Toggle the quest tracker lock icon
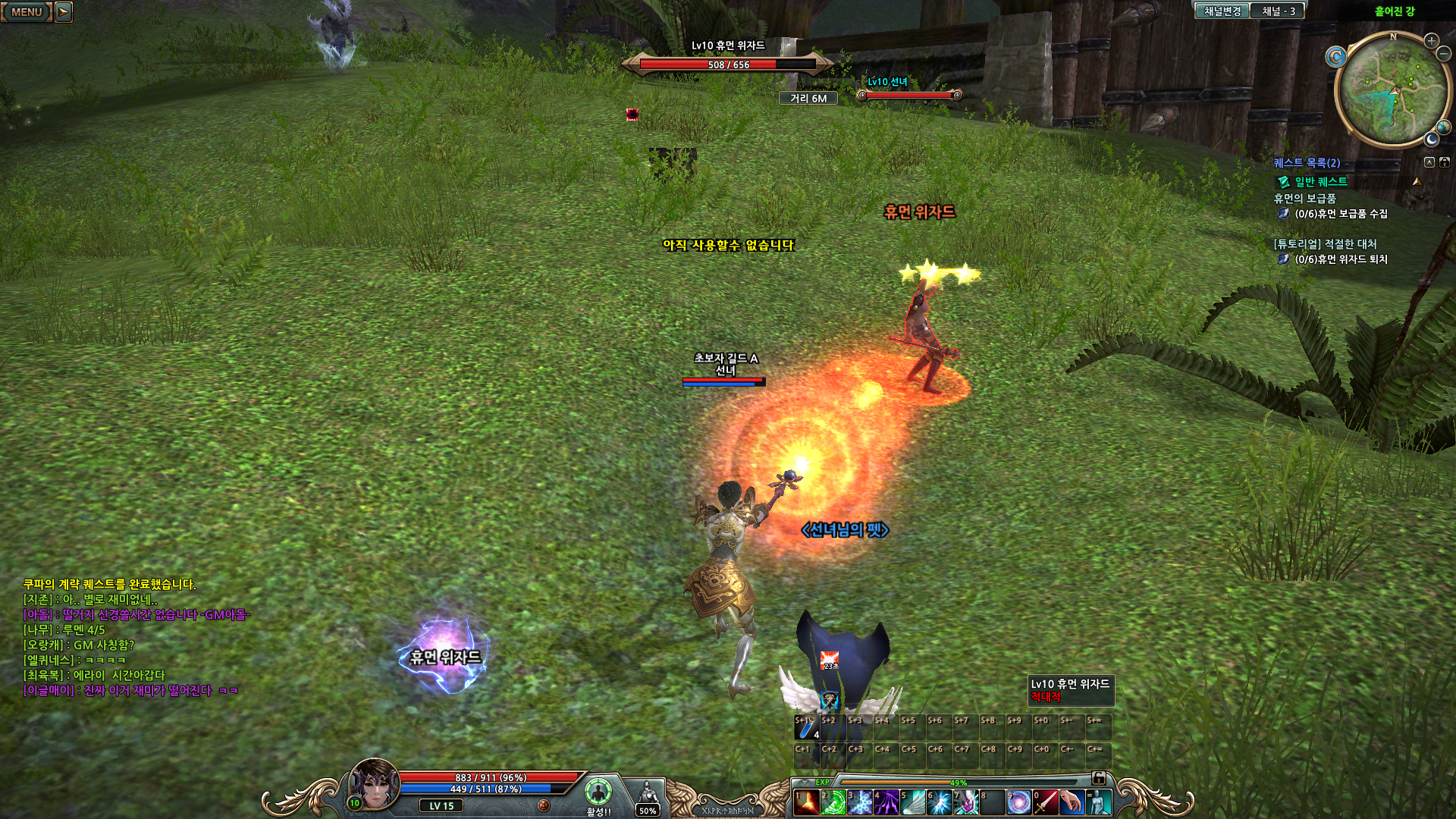Image resolution: width=1456 pixels, height=819 pixels. pyautogui.click(x=1445, y=162)
